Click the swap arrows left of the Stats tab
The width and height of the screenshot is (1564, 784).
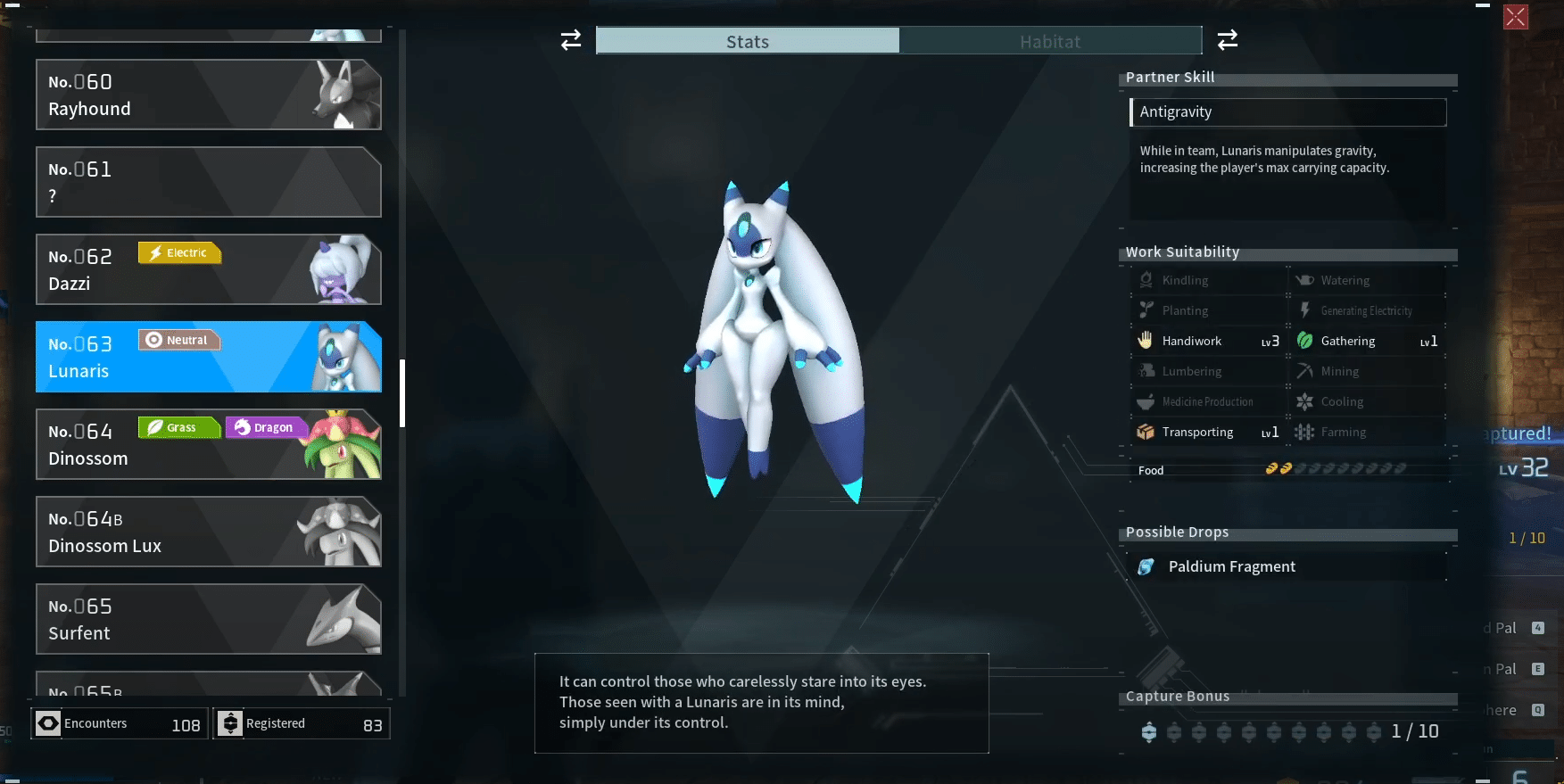click(x=569, y=39)
